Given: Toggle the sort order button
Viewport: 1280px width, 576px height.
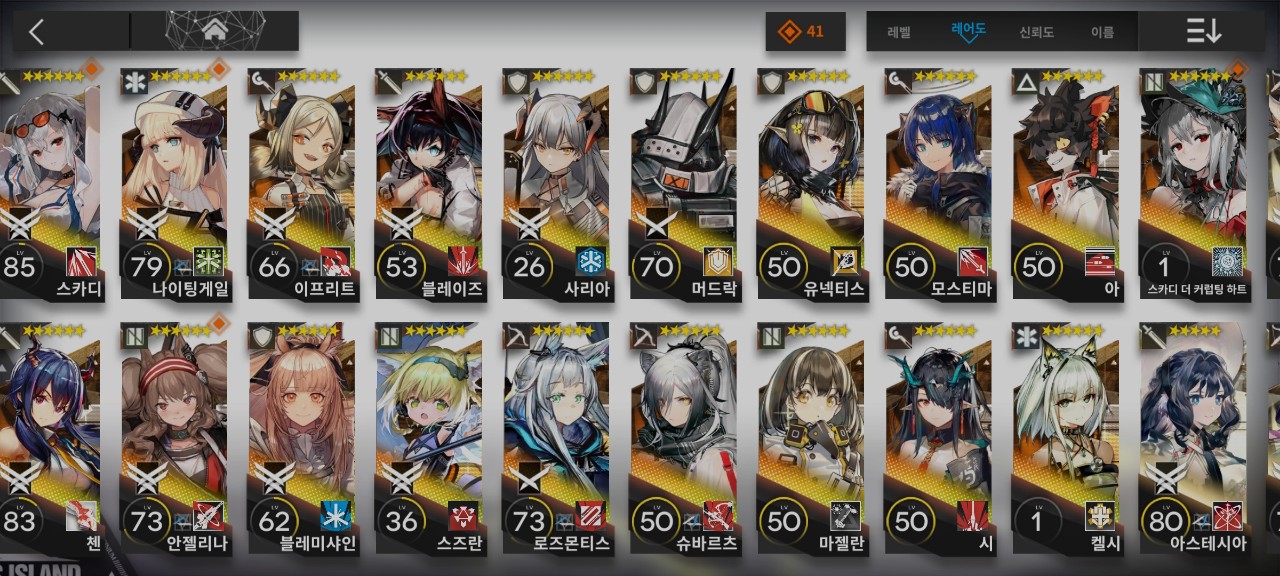Looking at the screenshot, I should point(1203,31).
